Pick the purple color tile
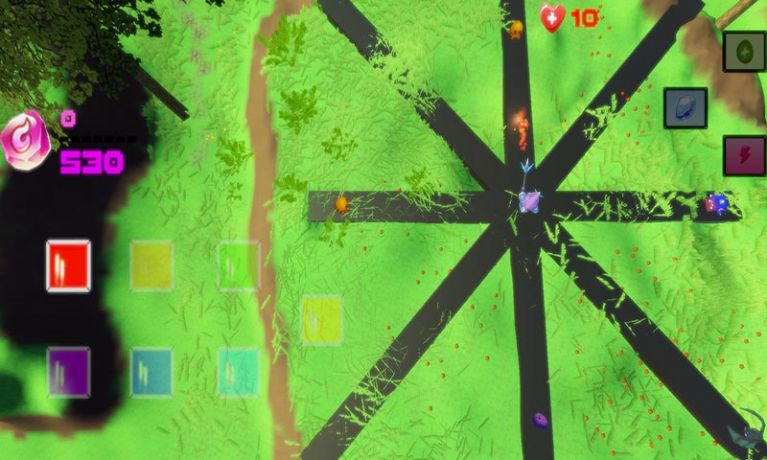Viewport: 767px width, 460px height. (68, 371)
